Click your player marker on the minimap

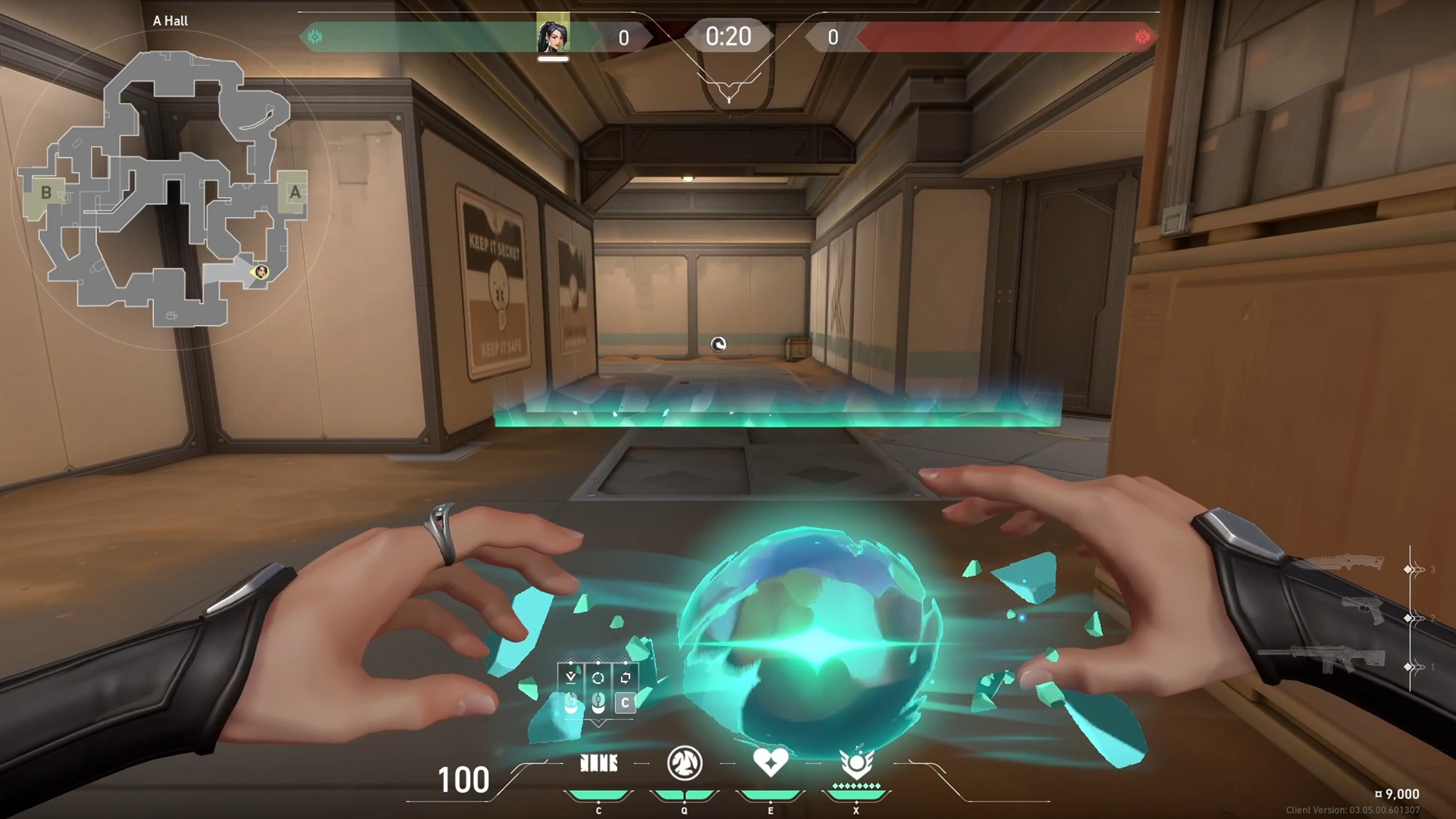(262, 273)
